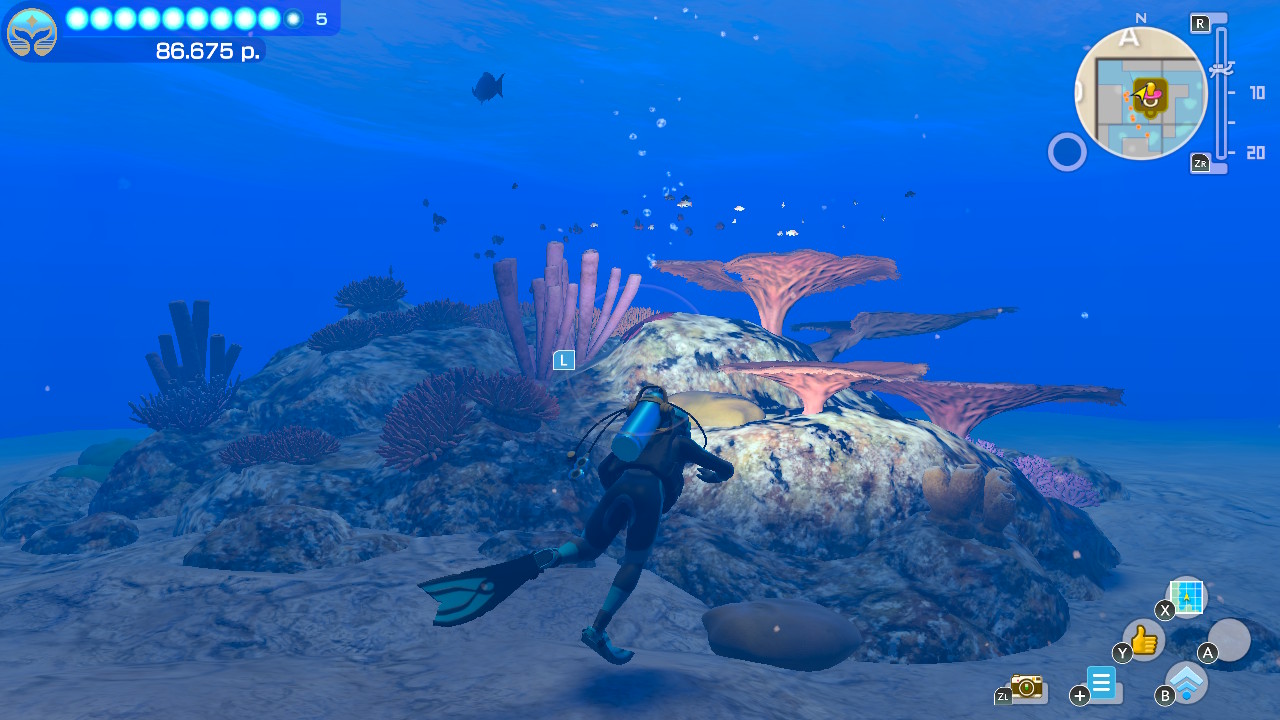
Task: Open the blue list menu icon
Action: [x=1101, y=684]
